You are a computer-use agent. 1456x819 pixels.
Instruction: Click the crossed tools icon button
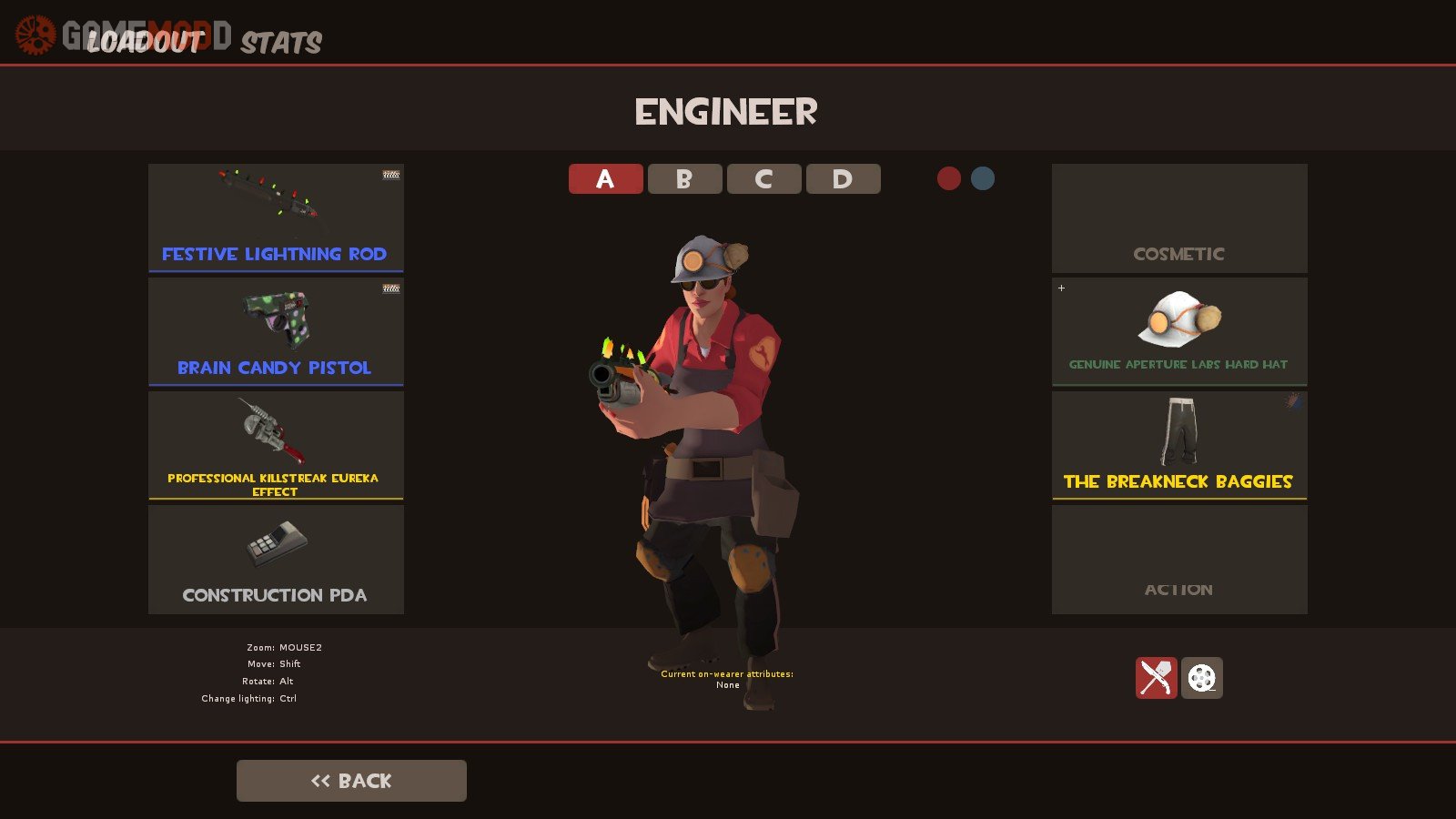tap(1156, 678)
